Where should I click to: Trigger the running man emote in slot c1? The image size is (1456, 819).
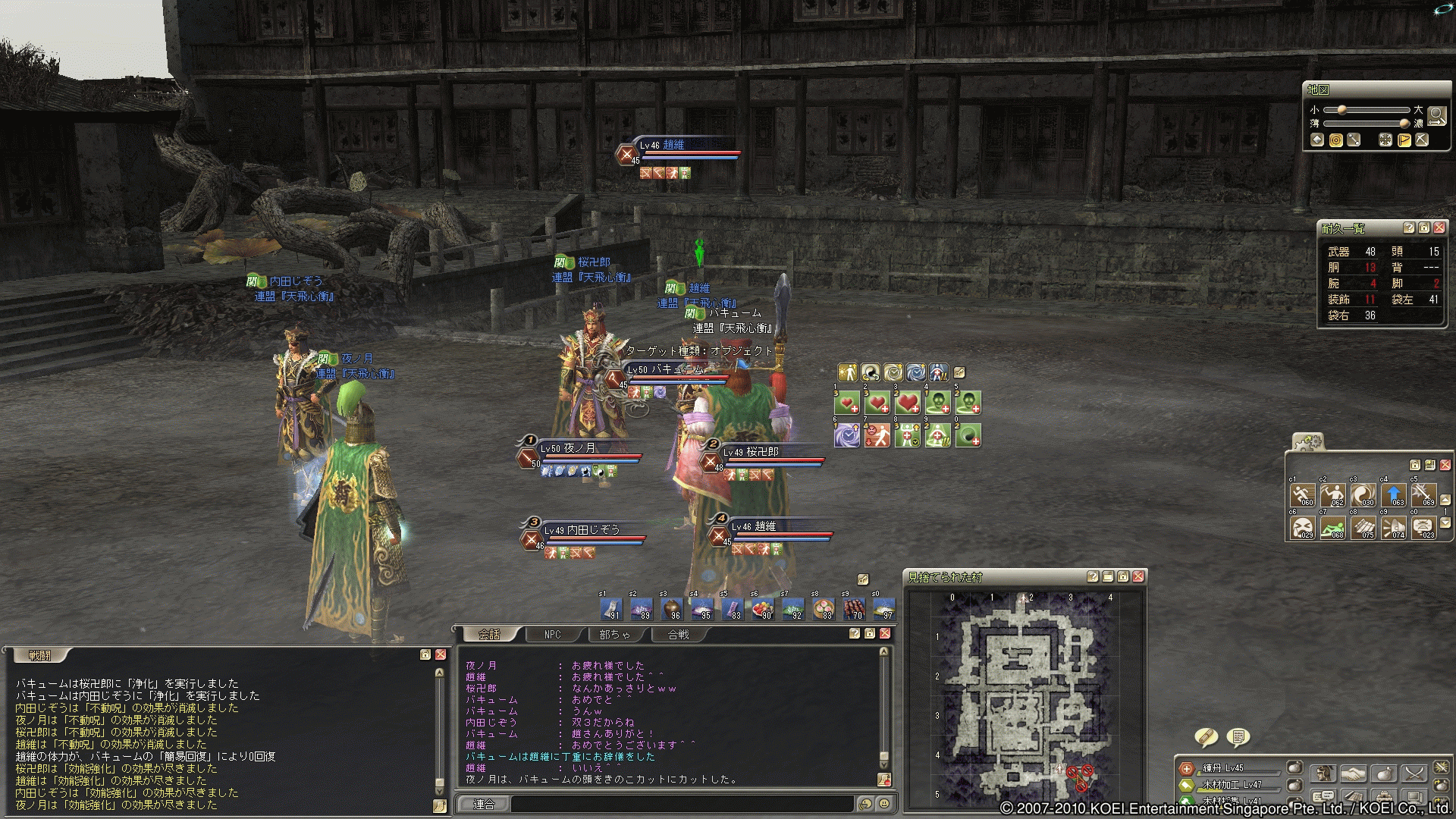(1302, 495)
